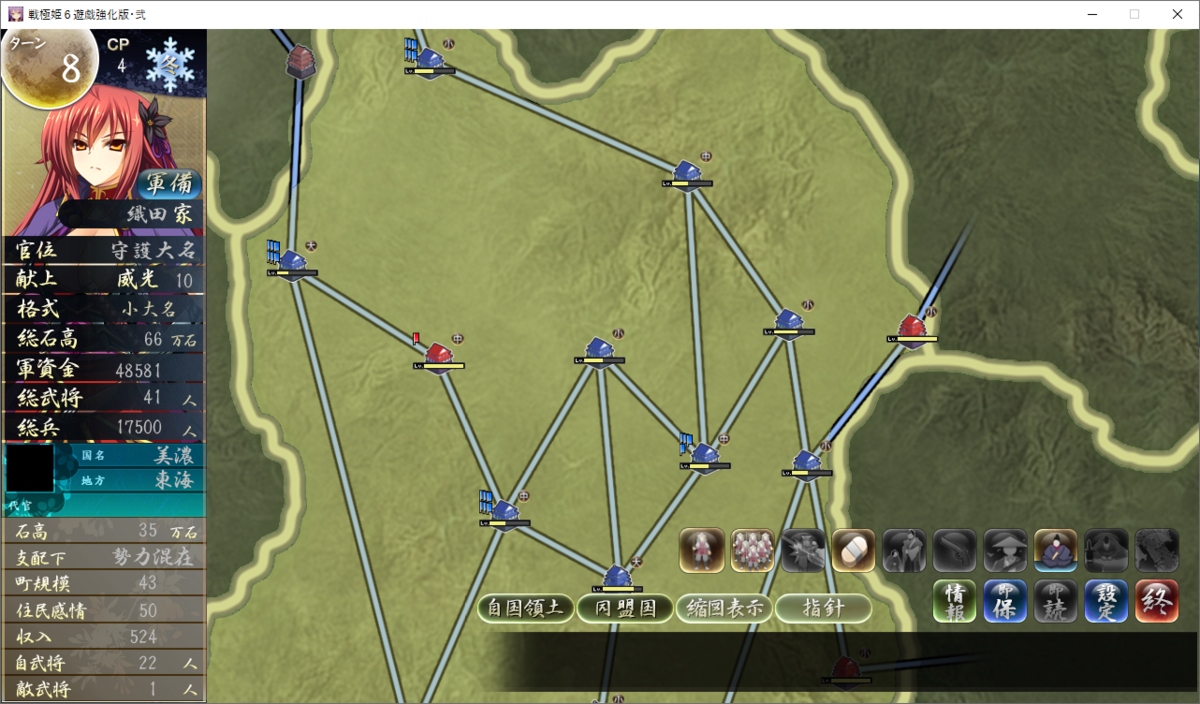This screenshot has width=1200, height=704.
Task: Choose the soldier group command icon
Action: 752,550
